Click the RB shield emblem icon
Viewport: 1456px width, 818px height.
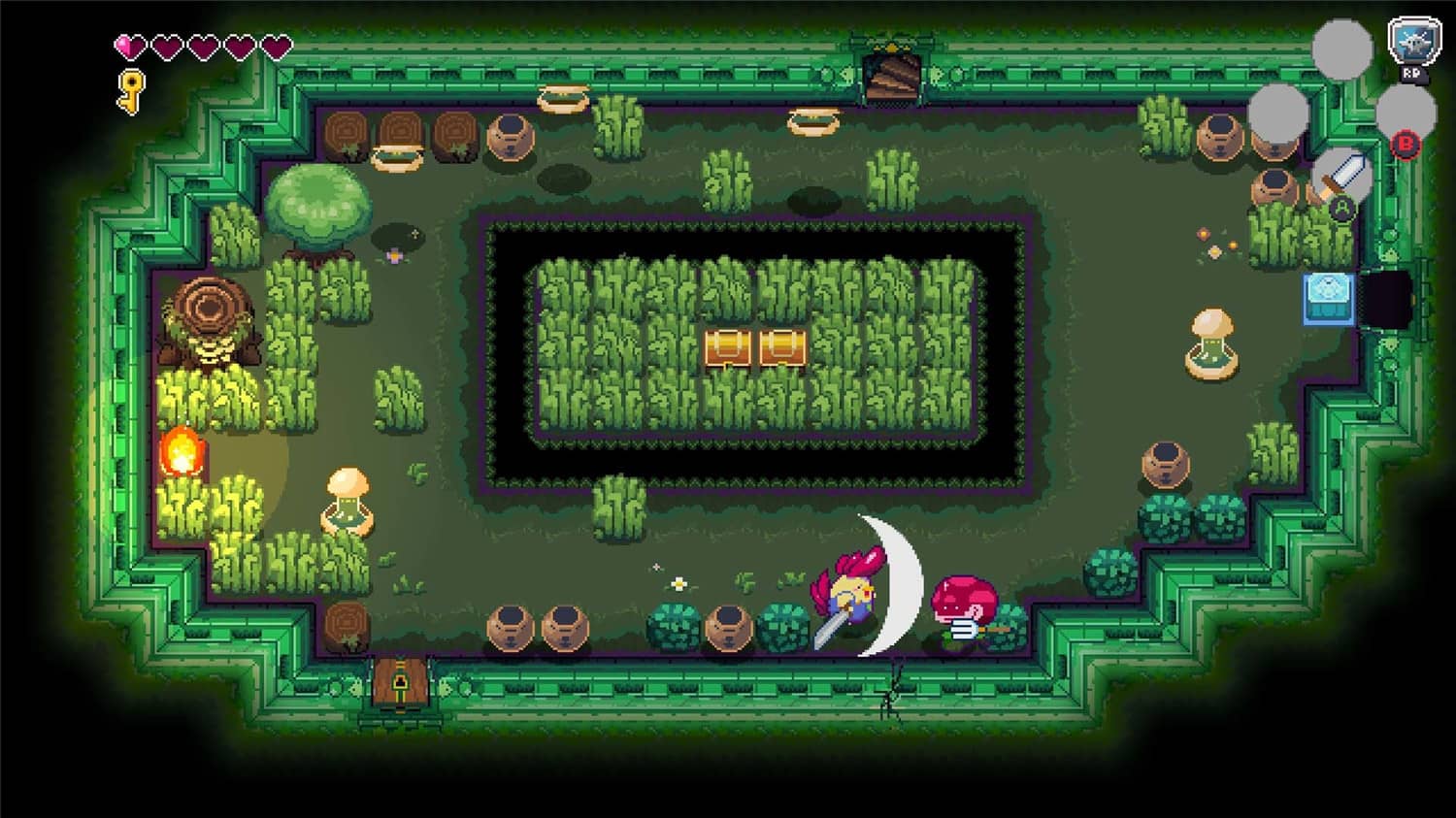tap(1412, 45)
